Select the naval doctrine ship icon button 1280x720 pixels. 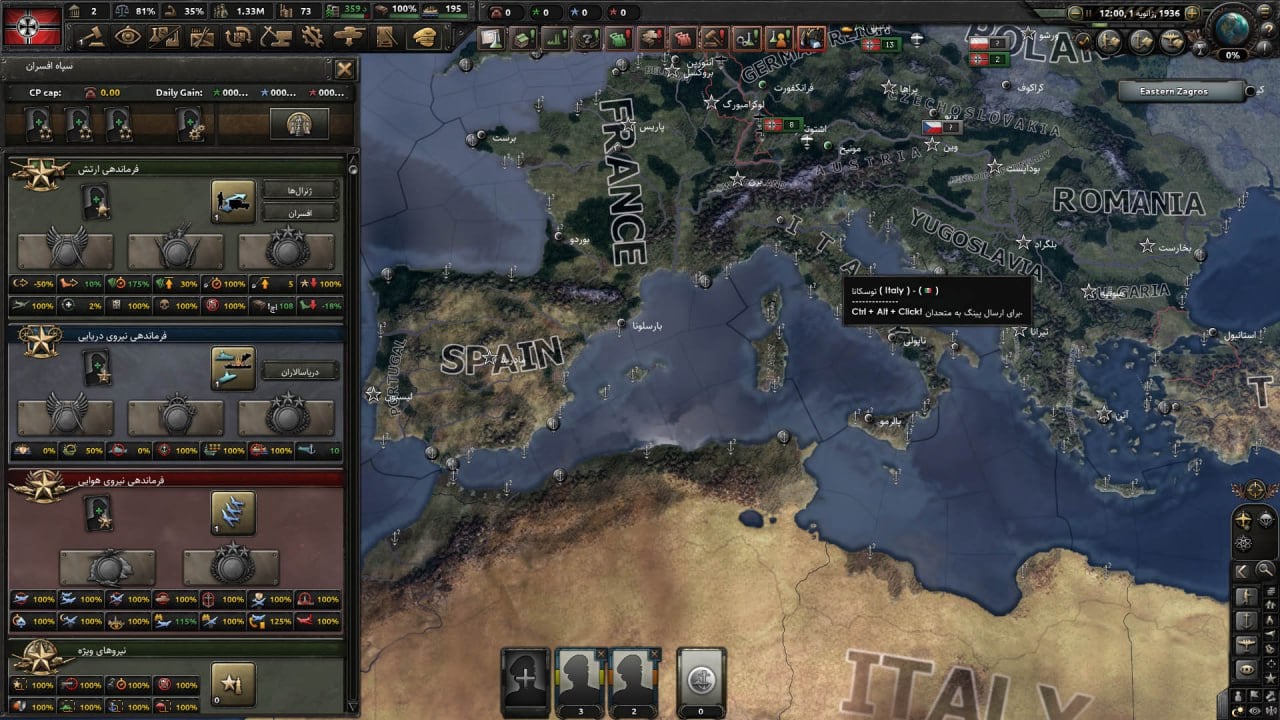click(x=233, y=367)
